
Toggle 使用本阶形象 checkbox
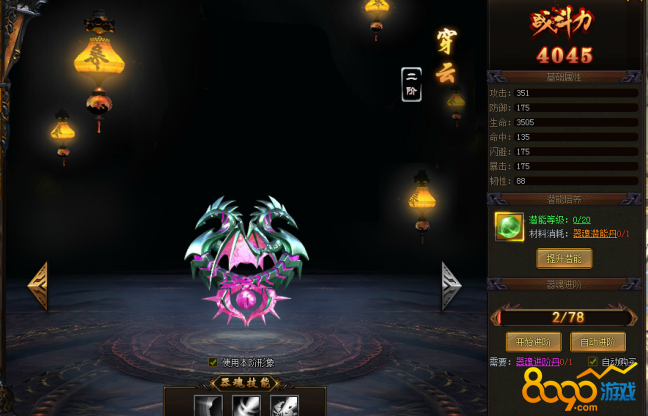pos(213,362)
